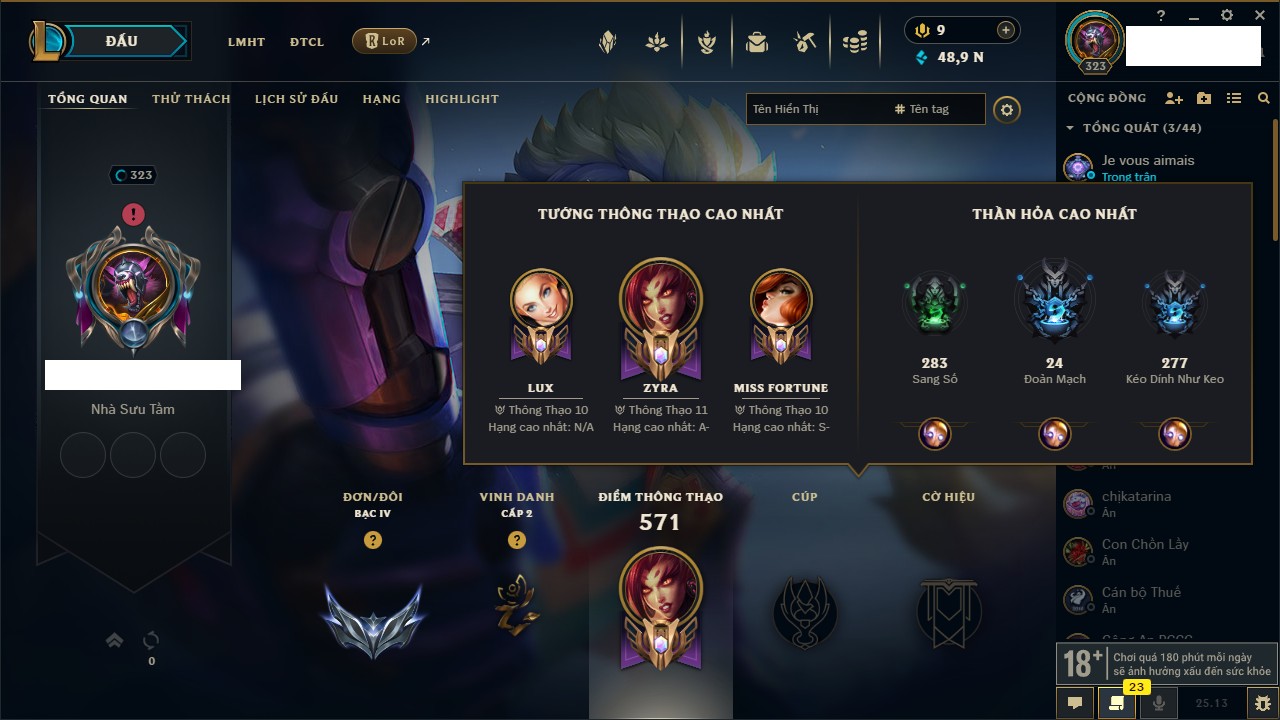
Task: Open the Lịch Sử Đấu tab
Action: pos(296,99)
